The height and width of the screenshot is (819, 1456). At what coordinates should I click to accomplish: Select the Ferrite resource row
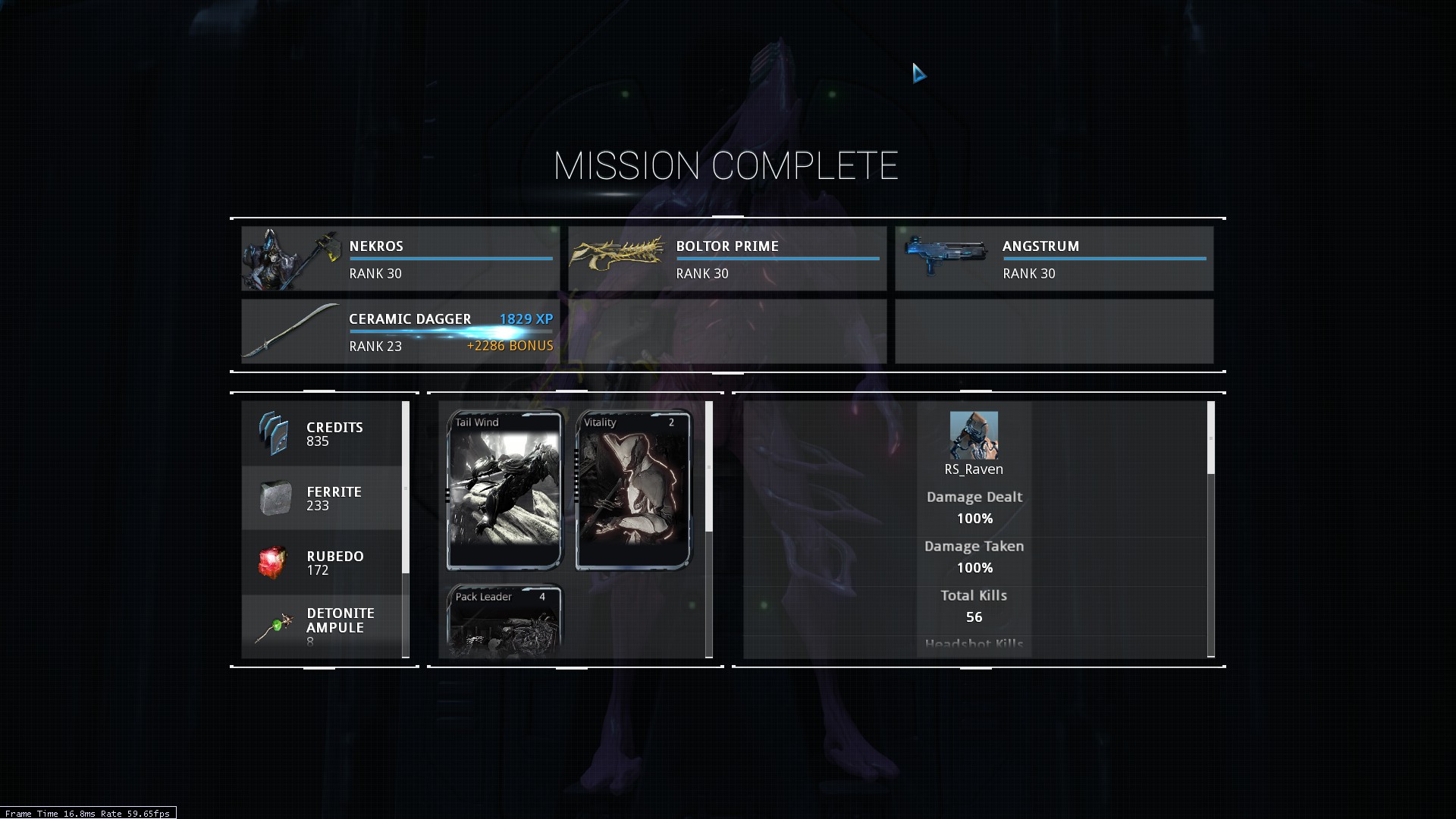322,498
